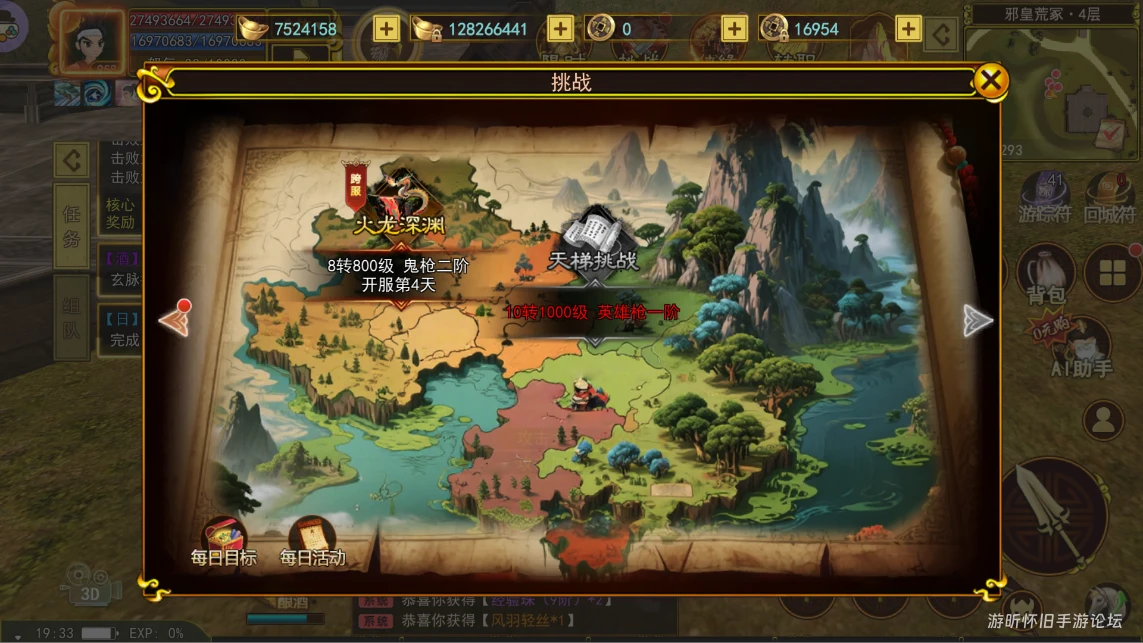Add bound ingots using the plus button
1143x643 pixels.
[560, 29]
